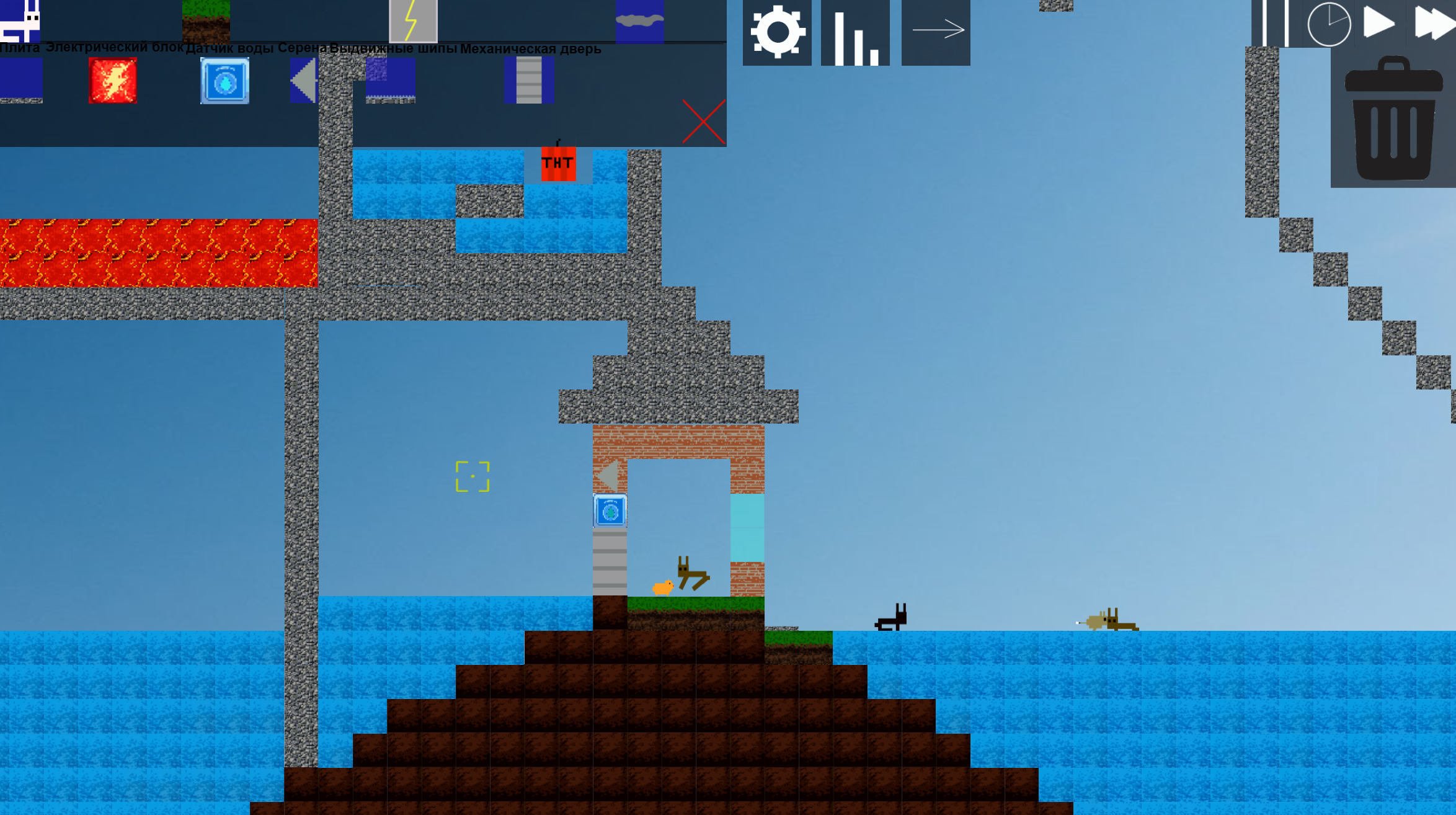Click the placed water sensor near the door
Image resolution: width=1456 pixels, height=815 pixels.
pos(609,510)
